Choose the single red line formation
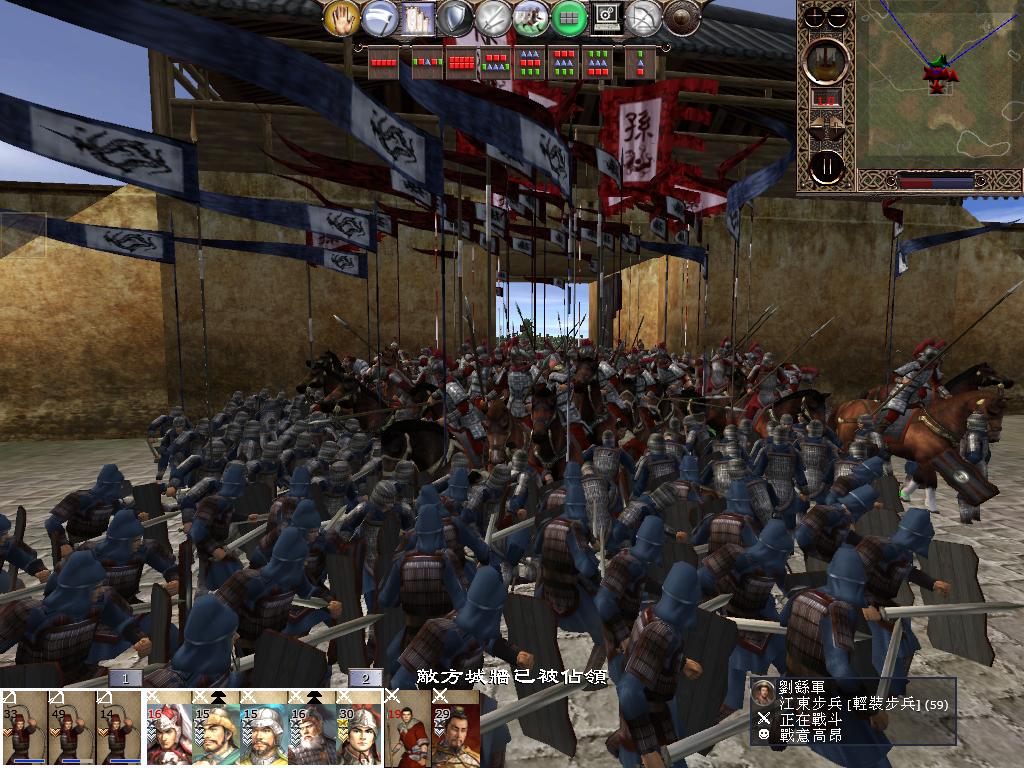Viewport: 1024px width, 768px height. [385, 61]
